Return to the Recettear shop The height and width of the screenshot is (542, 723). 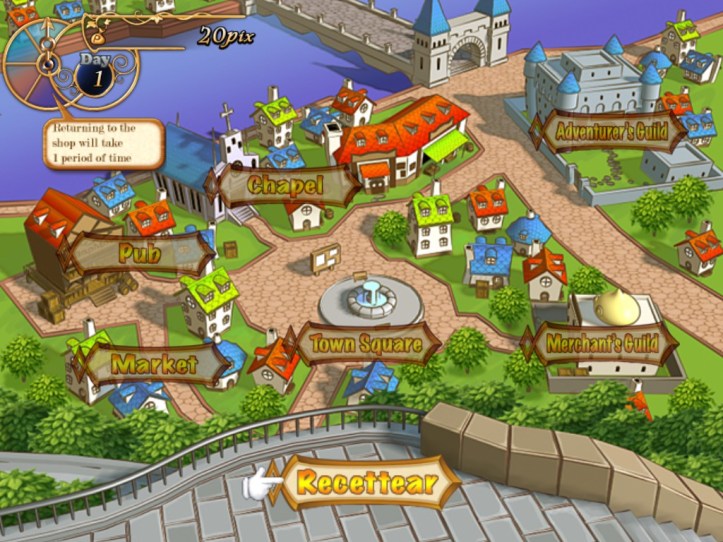point(368,485)
